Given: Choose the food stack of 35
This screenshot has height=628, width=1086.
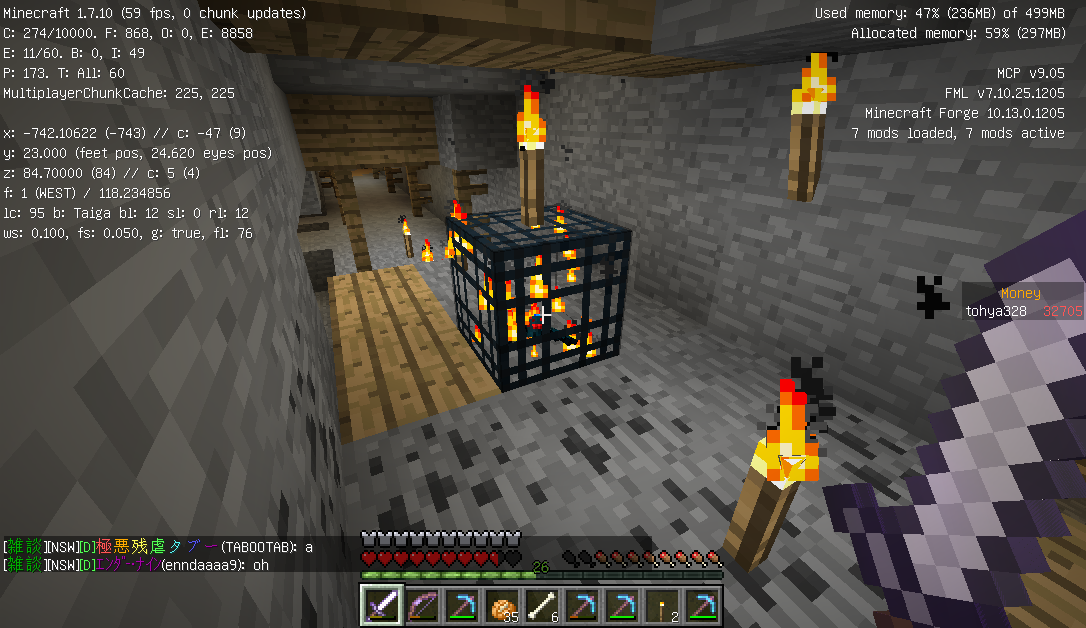Looking at the screenshot, I should [501, 605].
